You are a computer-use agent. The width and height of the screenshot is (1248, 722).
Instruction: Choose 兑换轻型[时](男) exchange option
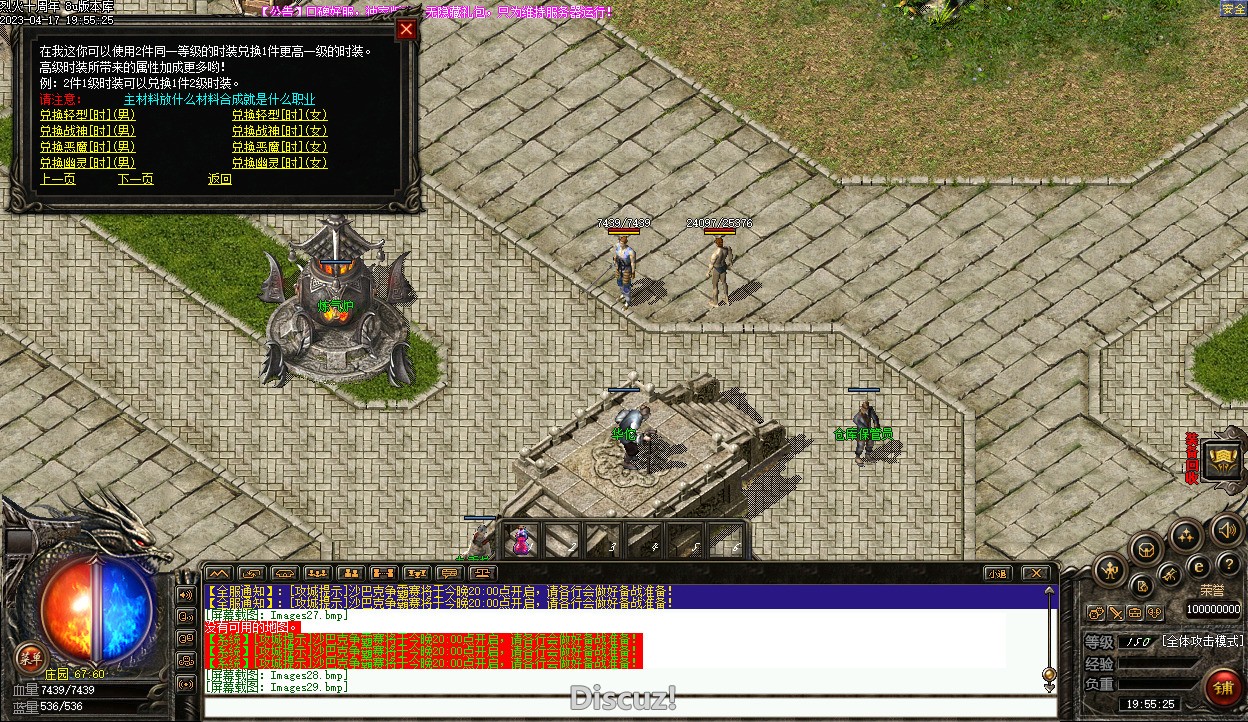pyautogui.click(x=87, y=115)
